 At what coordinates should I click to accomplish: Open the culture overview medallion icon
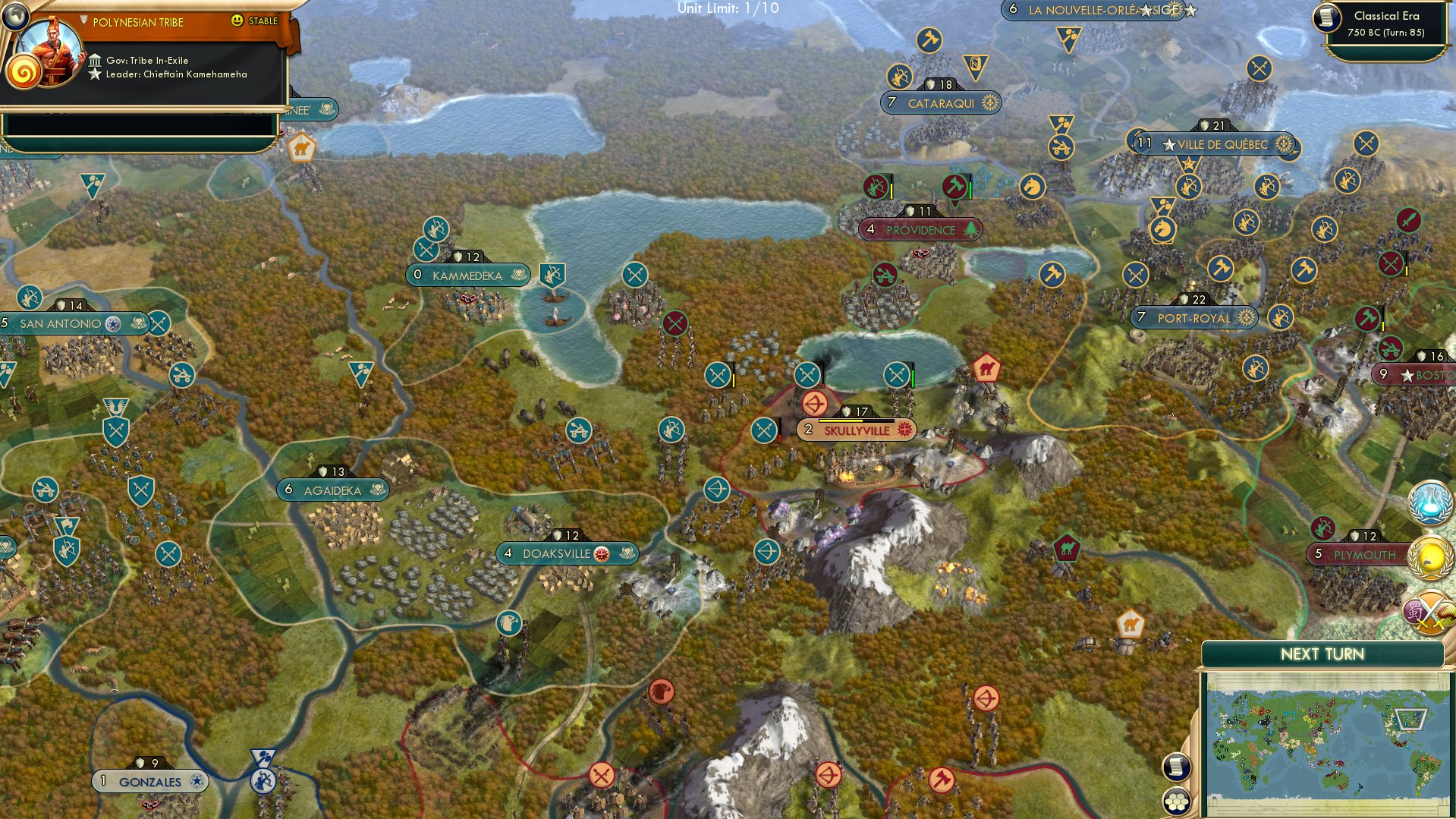click(x=1431, y=556)
